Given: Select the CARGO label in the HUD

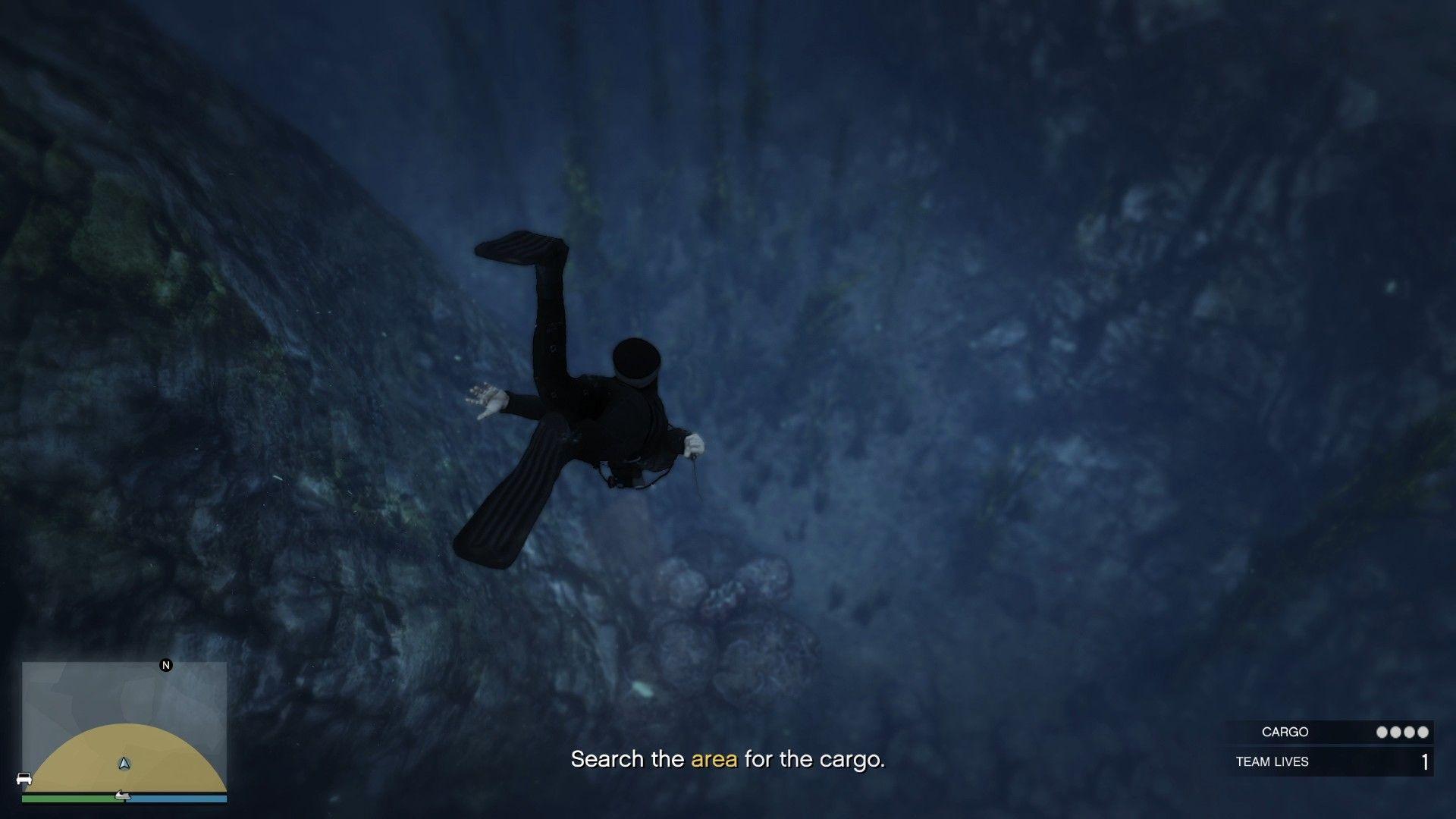Looking at the screenshot, I should (x=1285, y=733).
